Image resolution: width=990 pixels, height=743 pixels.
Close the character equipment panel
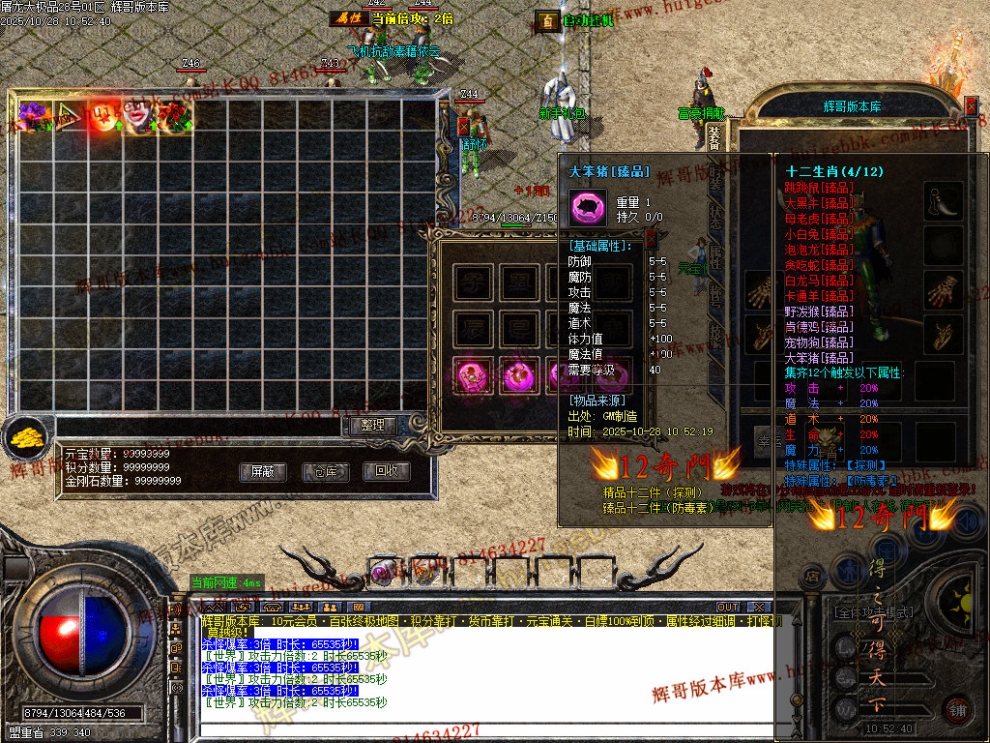(x=971, y=105)
